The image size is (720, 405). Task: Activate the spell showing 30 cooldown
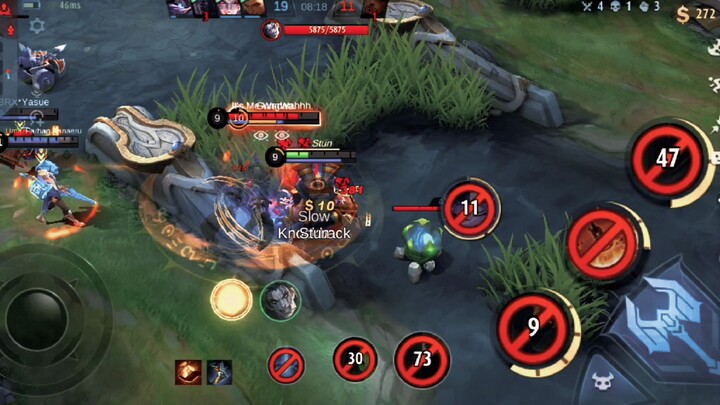coord(355,359)
